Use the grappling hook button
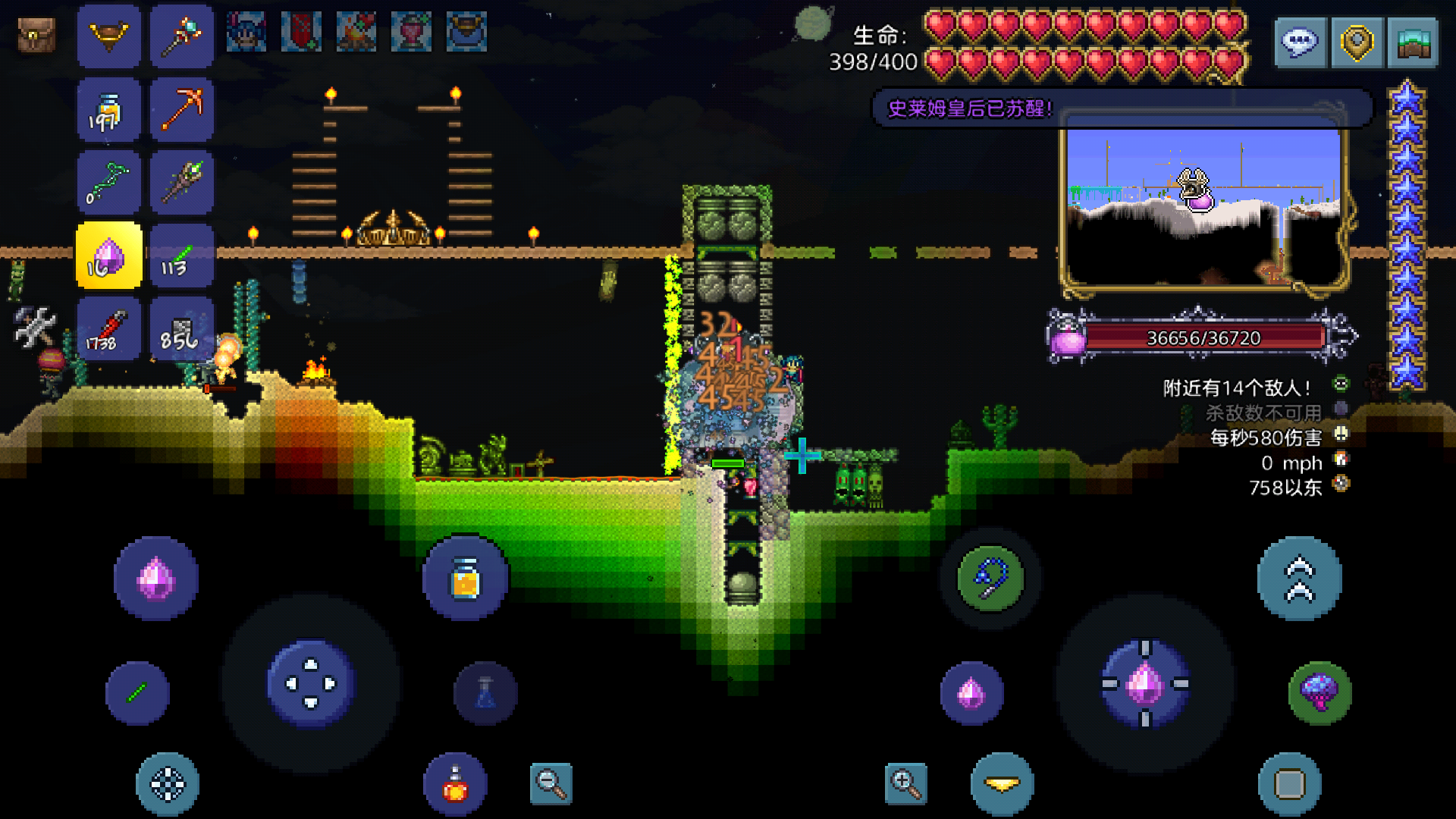 click(x=990, y=579)
